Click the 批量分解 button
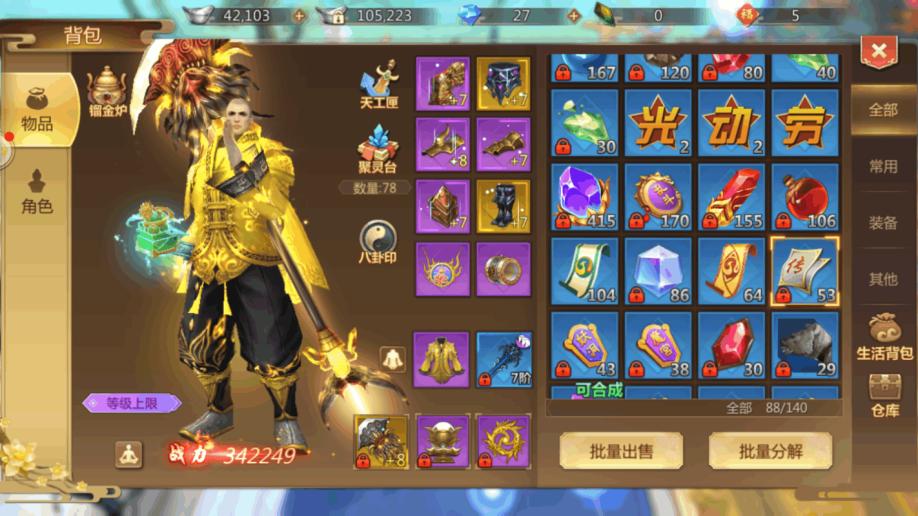Viewport: 918px width, 516px height. (770, 451)
